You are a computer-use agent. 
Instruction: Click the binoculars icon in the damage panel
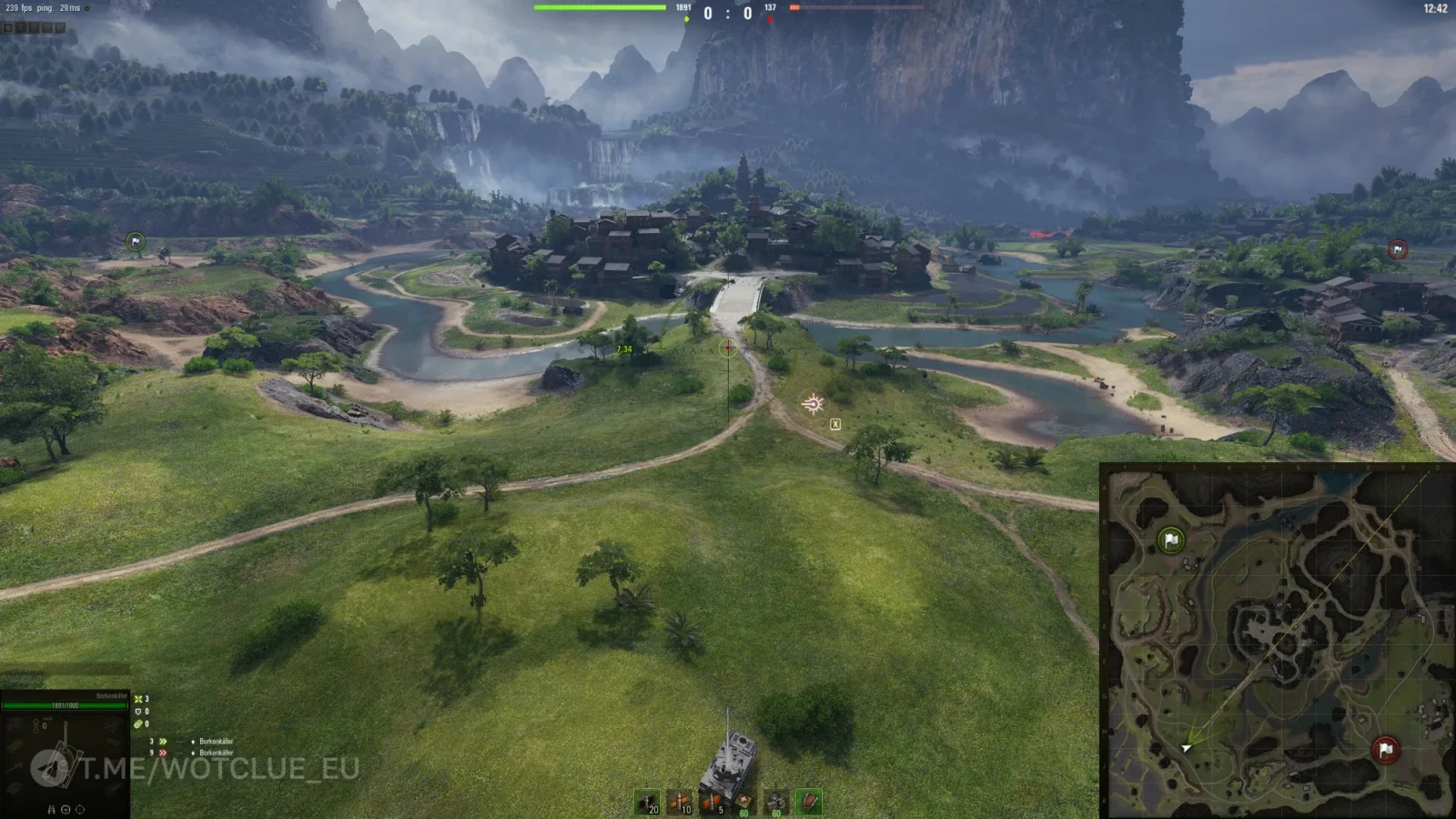click(x=51, y=809)
